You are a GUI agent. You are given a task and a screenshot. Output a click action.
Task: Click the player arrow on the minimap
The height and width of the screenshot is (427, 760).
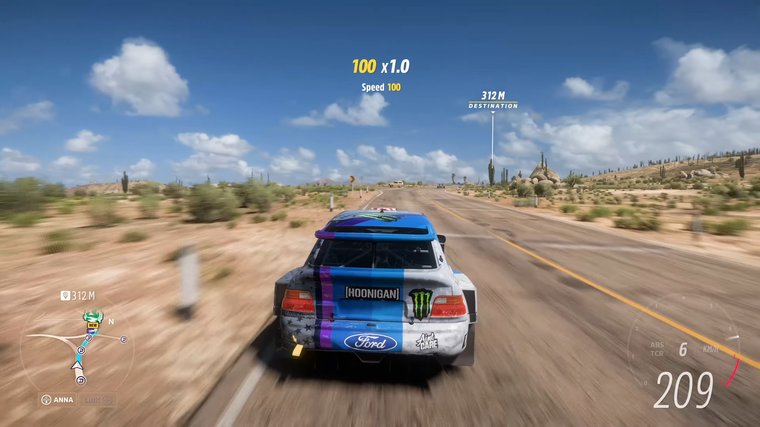point(77,365)
